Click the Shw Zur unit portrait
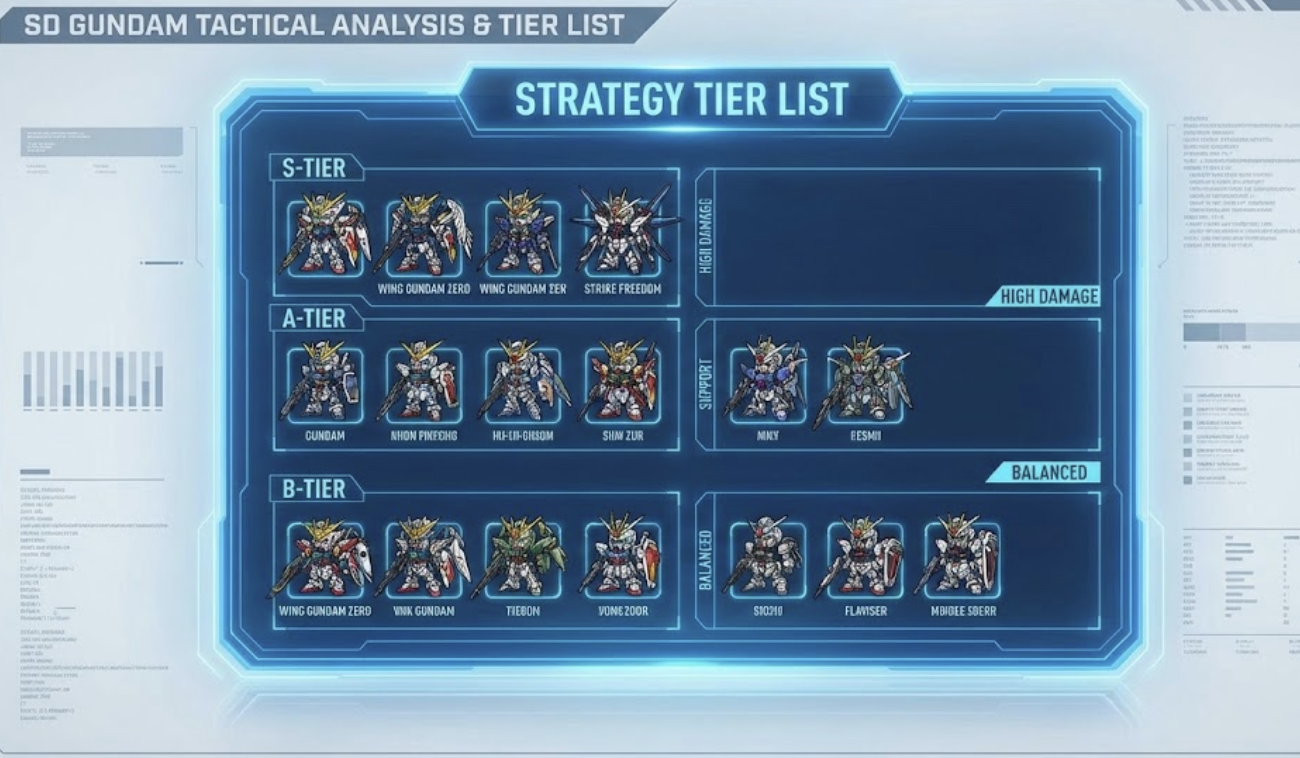The height and width of the screenshot is (758, 1300). point(622,384)
